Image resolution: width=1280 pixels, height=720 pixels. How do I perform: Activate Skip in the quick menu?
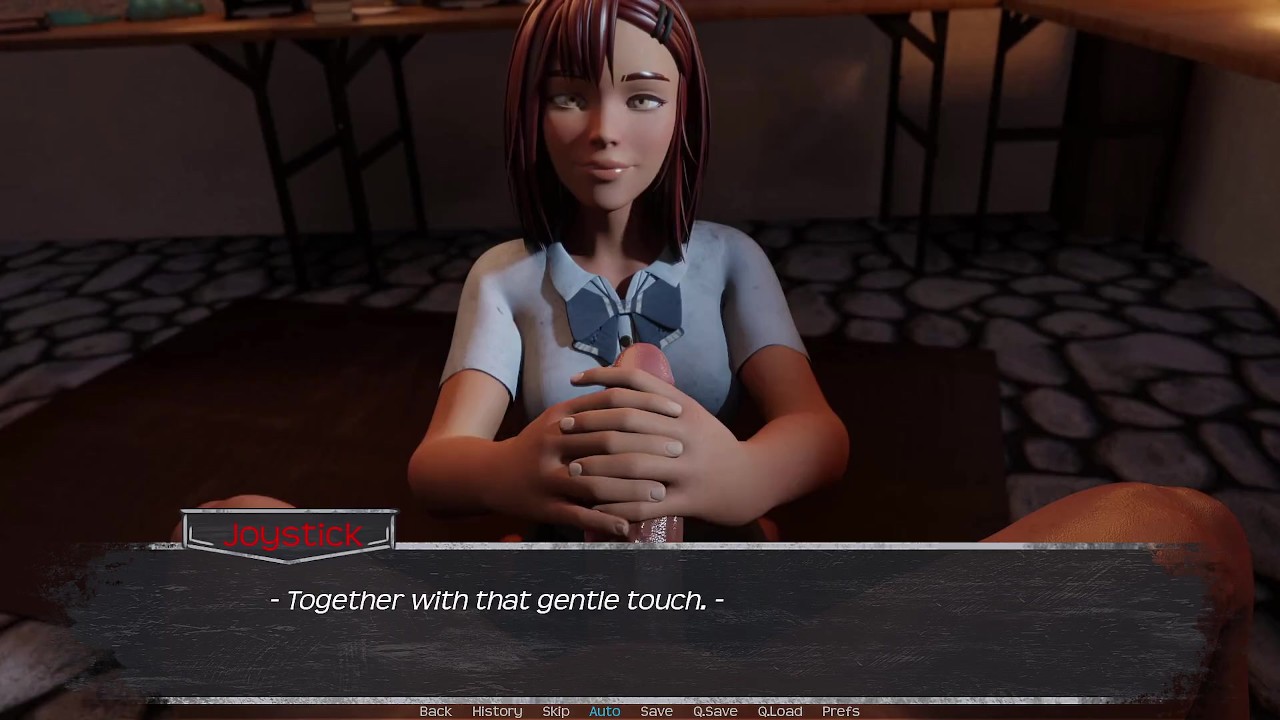coord(556,711)
